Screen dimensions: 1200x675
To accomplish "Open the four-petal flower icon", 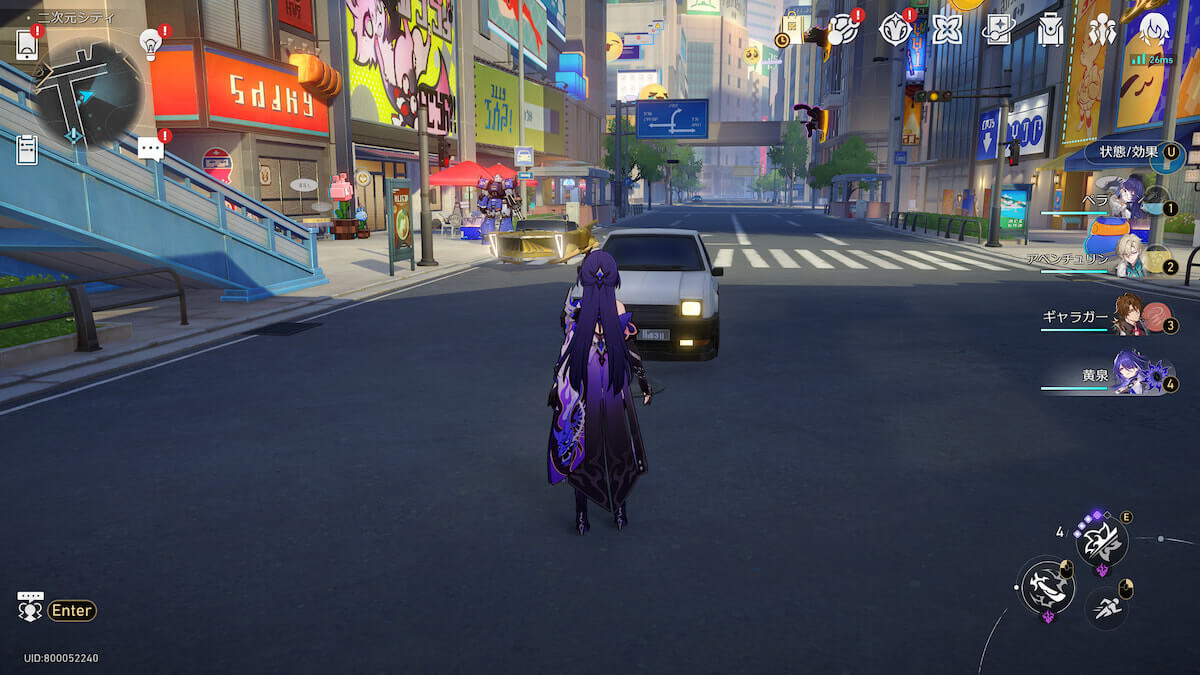I will click(x=946, y=30).
